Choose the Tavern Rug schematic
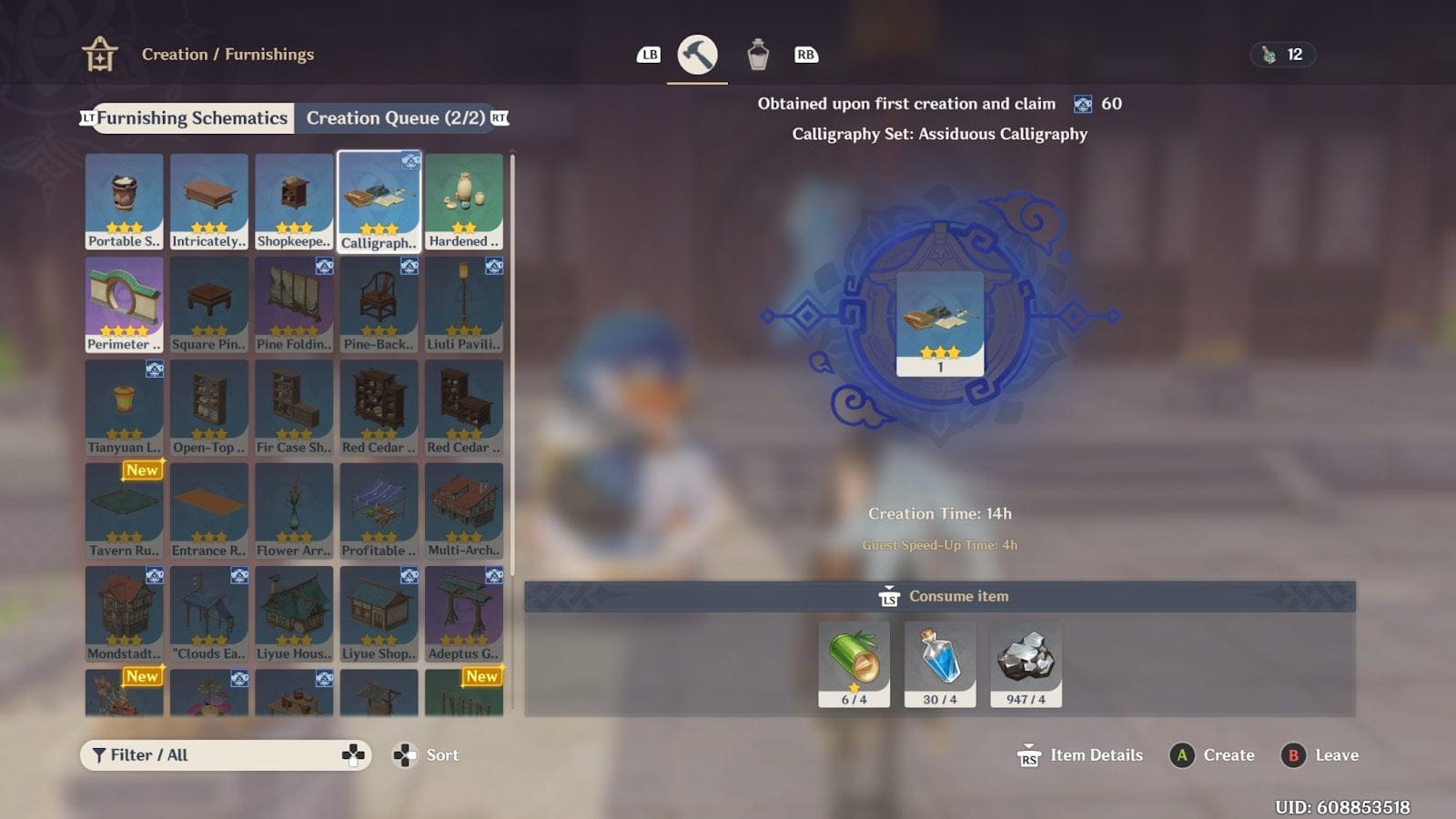Viewport: 1456px width, 819px height. pos(125,511)
